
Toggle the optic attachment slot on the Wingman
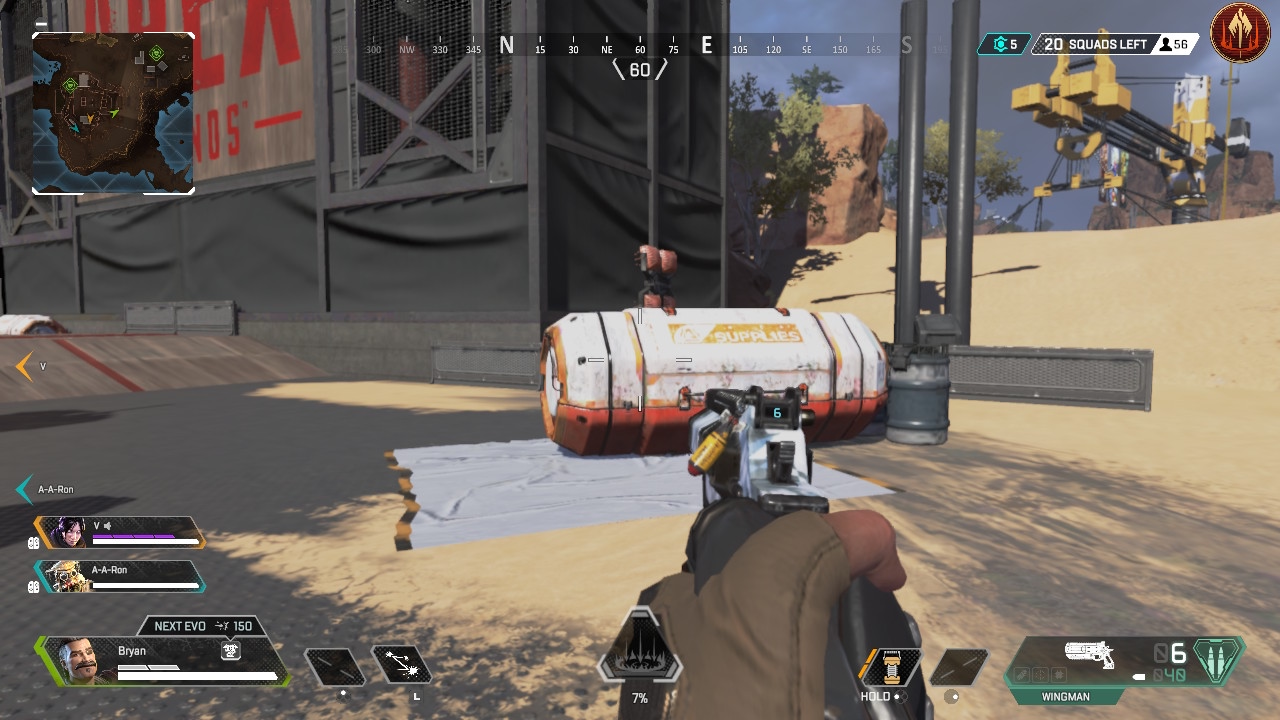[1039, 674]
